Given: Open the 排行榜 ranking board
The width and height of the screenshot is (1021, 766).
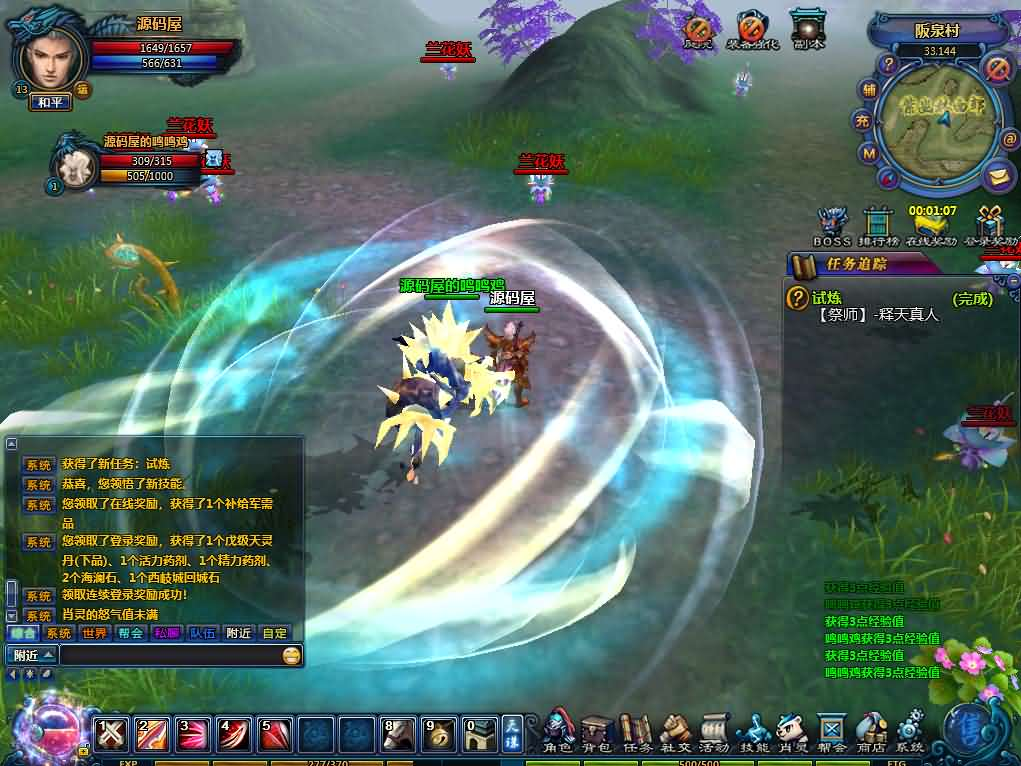Looking at the screenshot, I should (878, 227).
